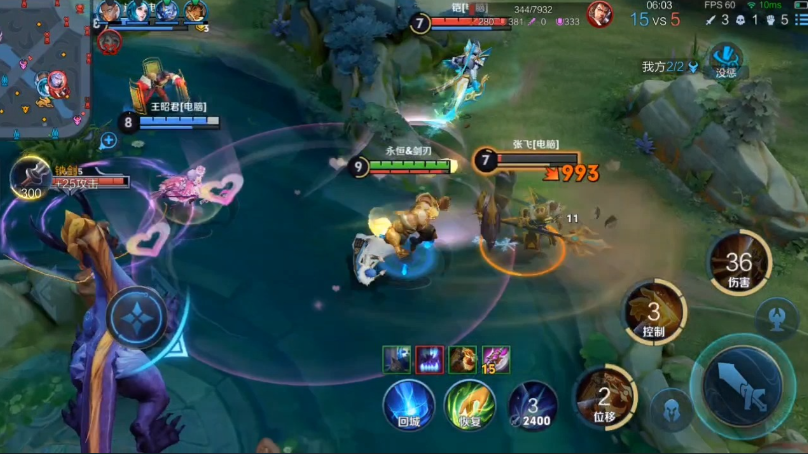808x454 pixels.
Task: Activate the 控制 control skill
Action: pyautogui.click(x=654, y=311)
